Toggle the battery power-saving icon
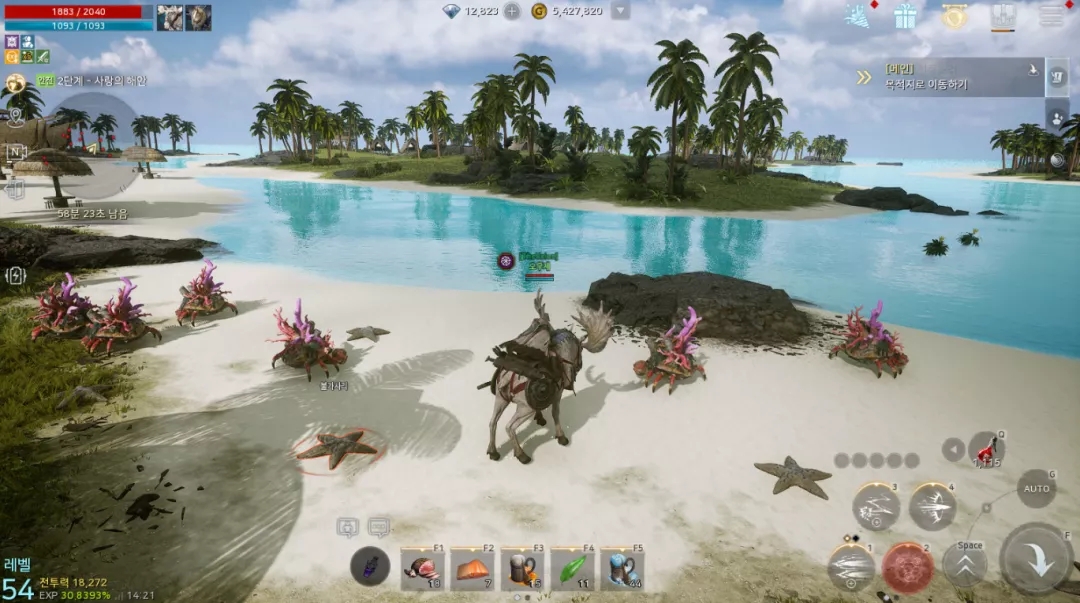The image size is (1080, 603). point(15,275)
